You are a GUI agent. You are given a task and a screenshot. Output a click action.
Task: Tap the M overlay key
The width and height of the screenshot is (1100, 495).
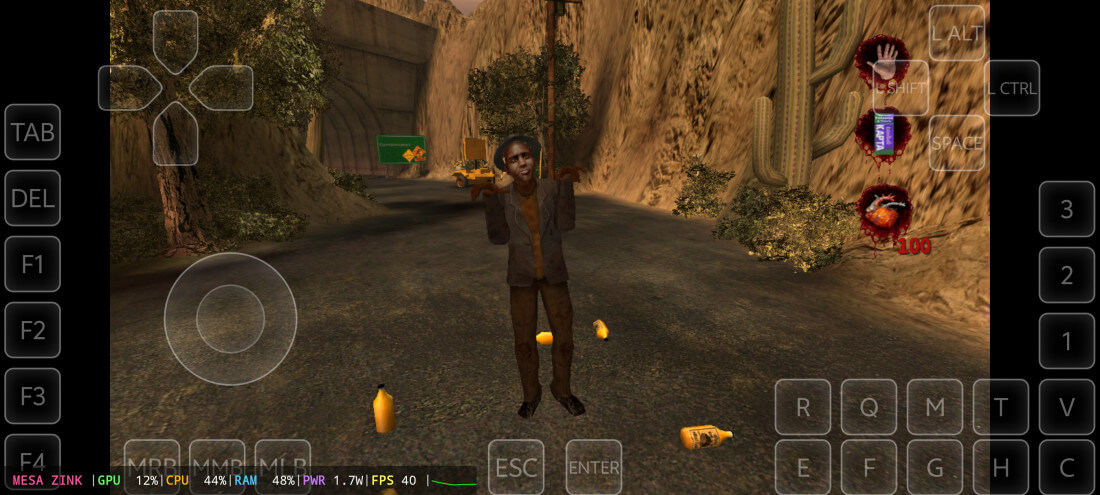coord(935,407)
